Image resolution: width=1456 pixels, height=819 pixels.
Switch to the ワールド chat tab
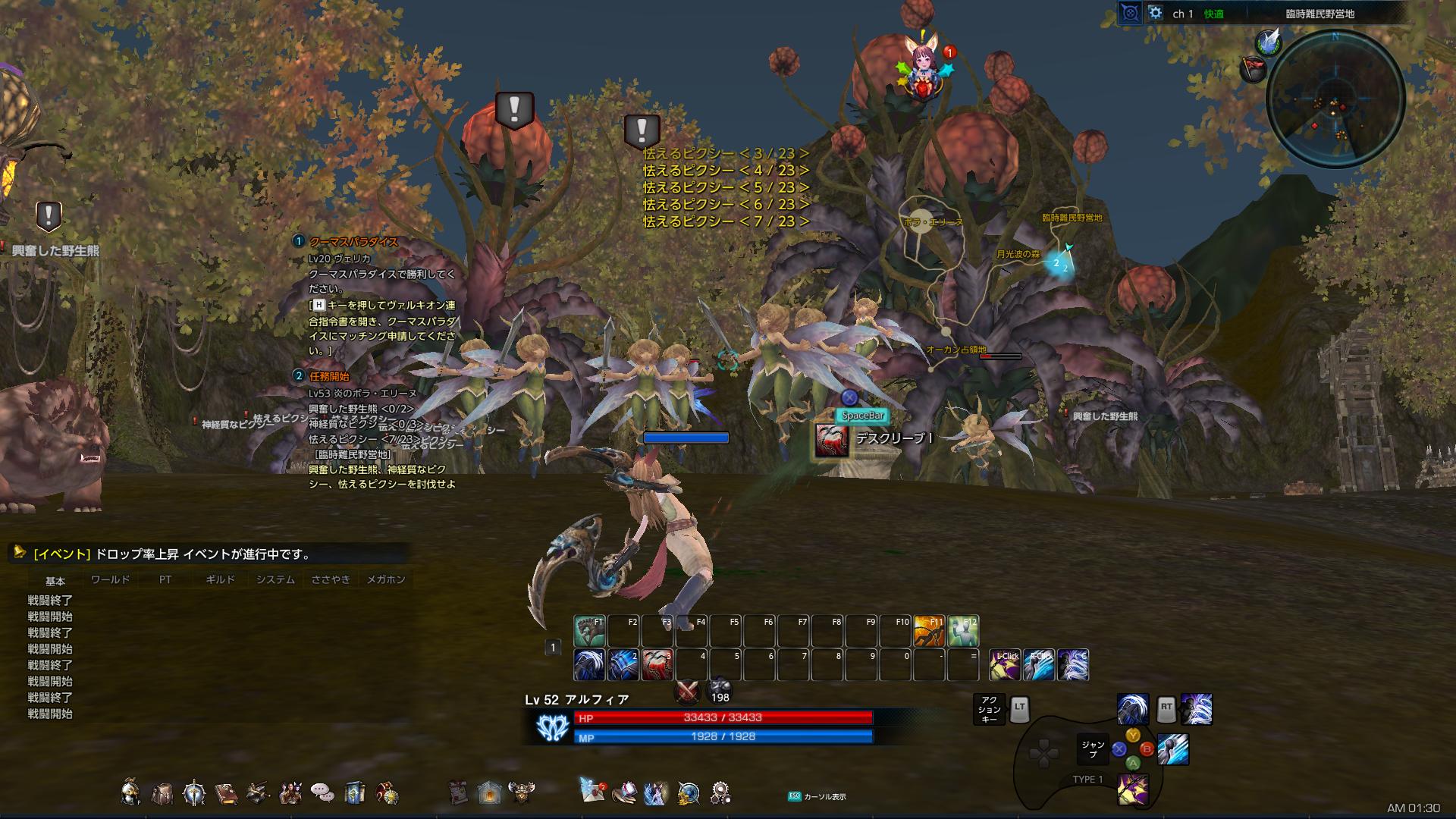(111, 579)
